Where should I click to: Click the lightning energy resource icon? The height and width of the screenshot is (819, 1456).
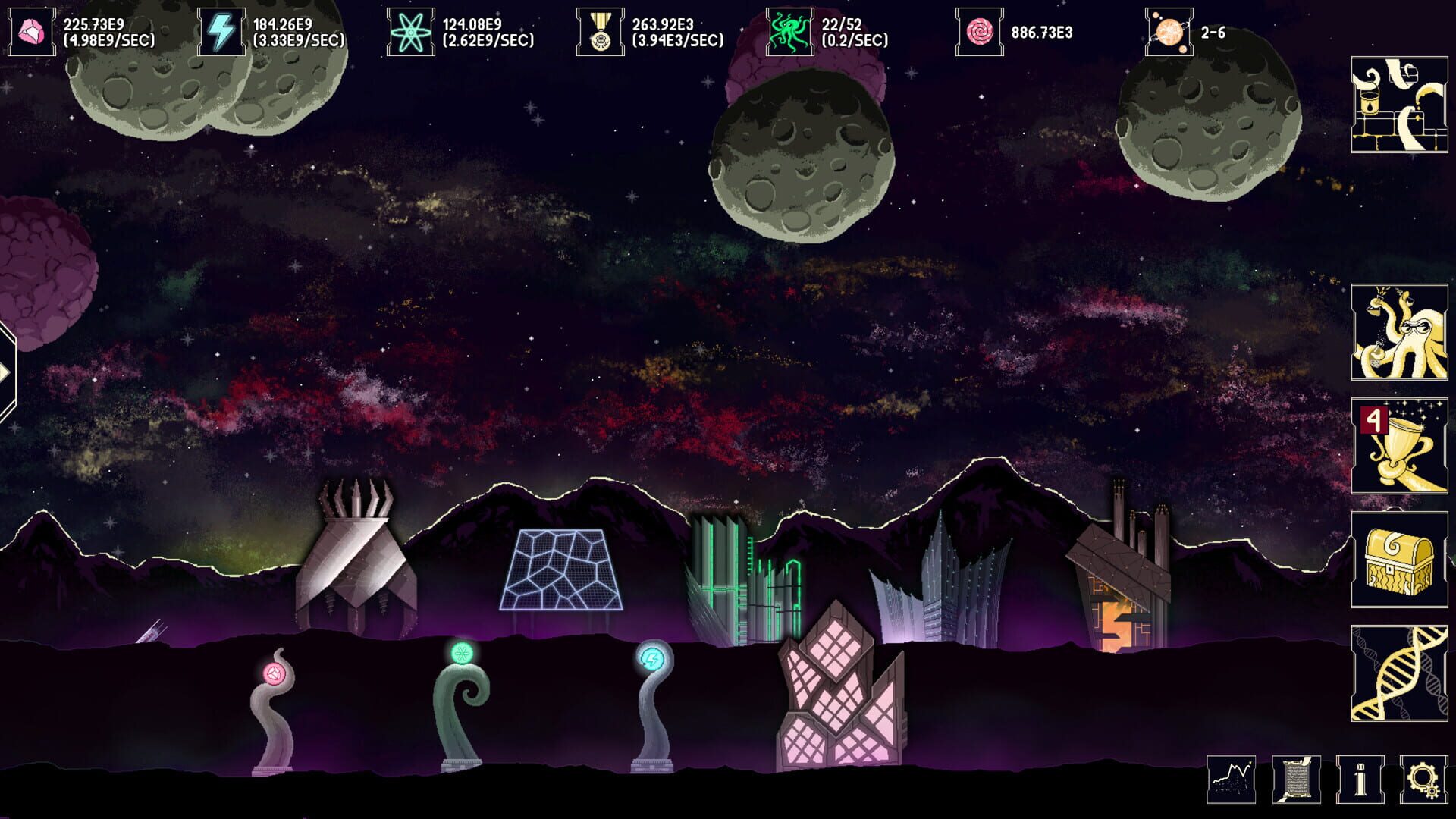point(221,29)
